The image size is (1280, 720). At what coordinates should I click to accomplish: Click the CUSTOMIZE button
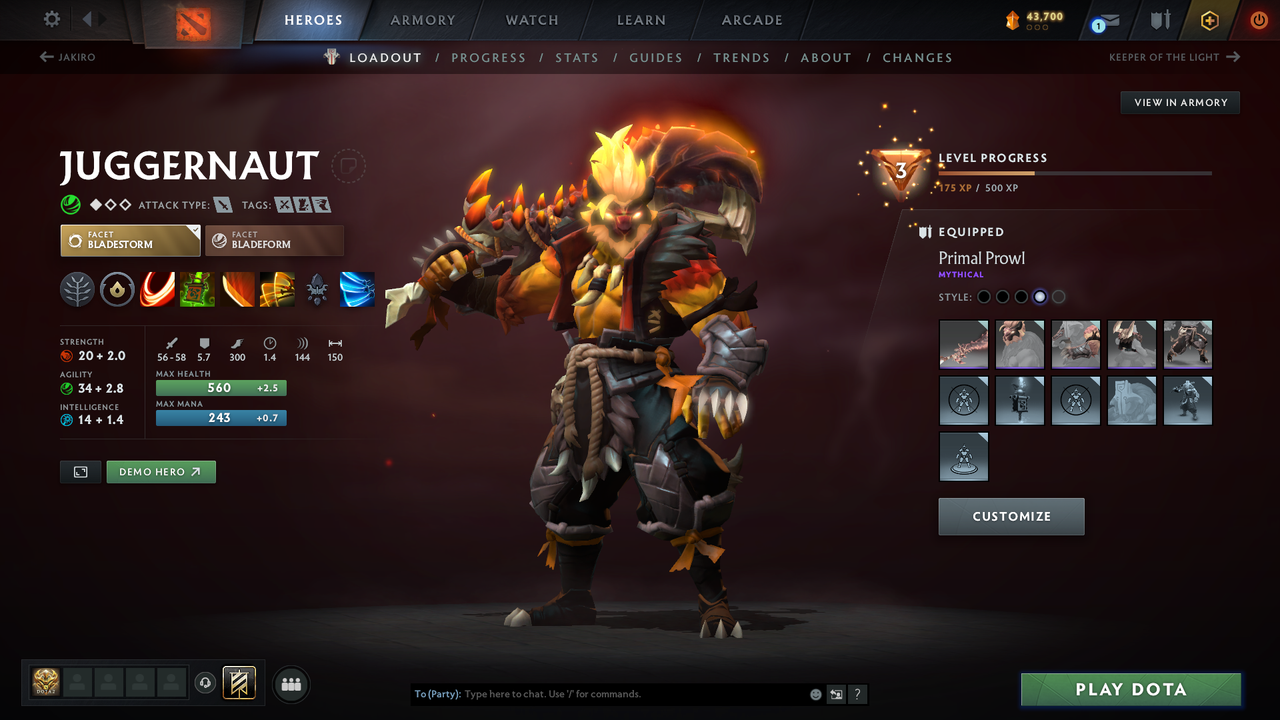tap(1011, 516)
